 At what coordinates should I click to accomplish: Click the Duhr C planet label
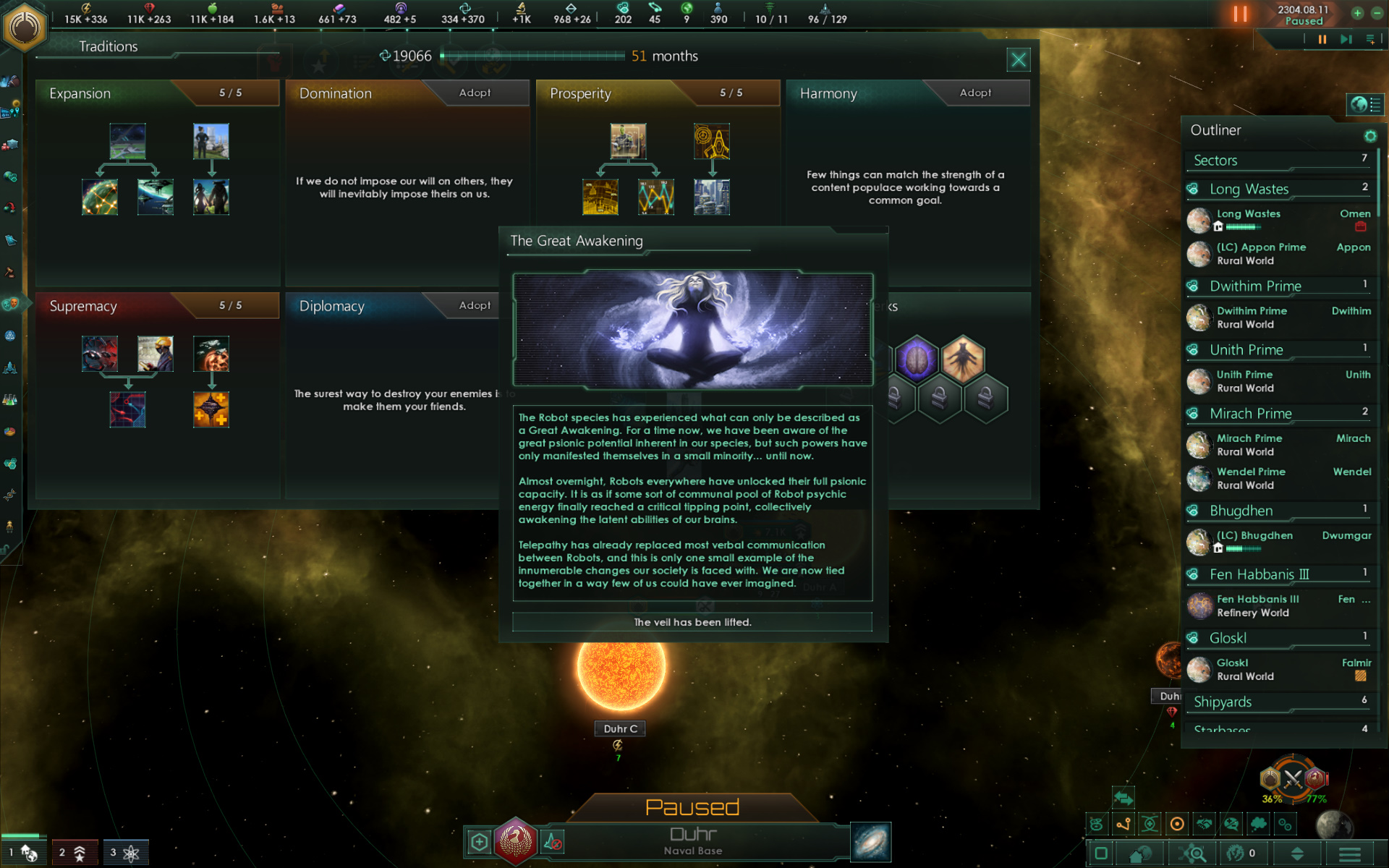619,728
